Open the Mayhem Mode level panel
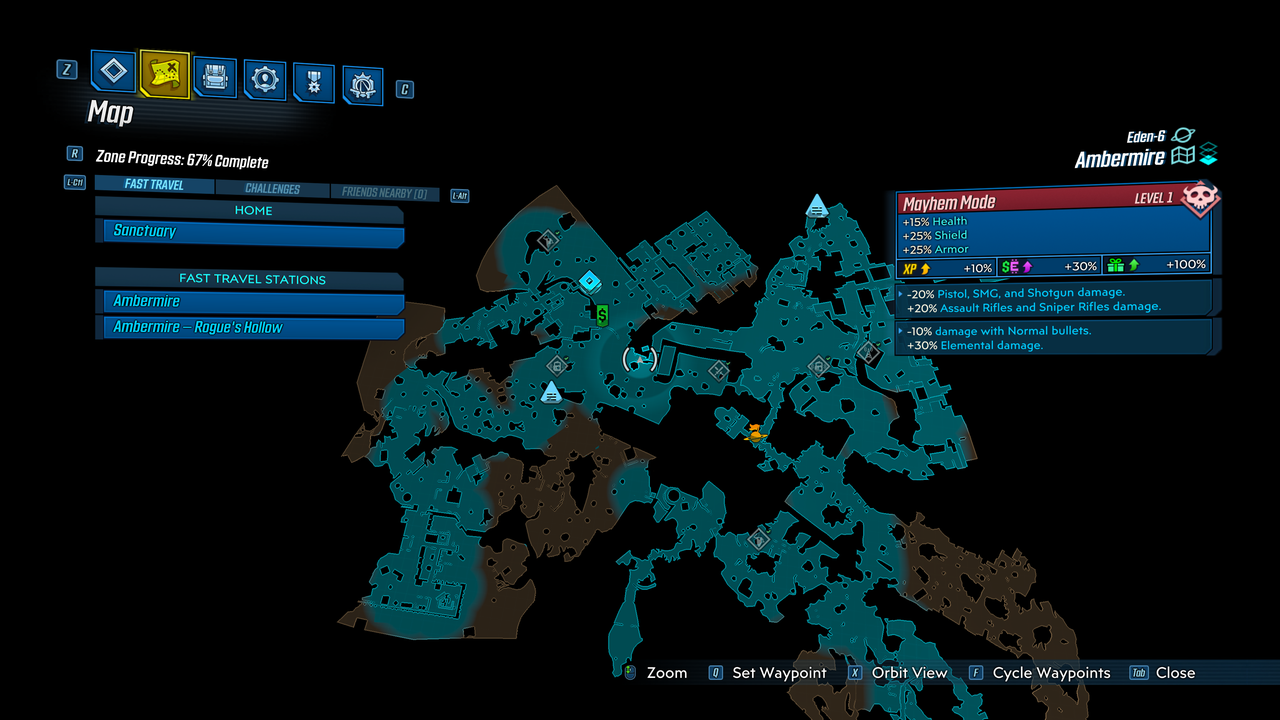 (1052, 200)
